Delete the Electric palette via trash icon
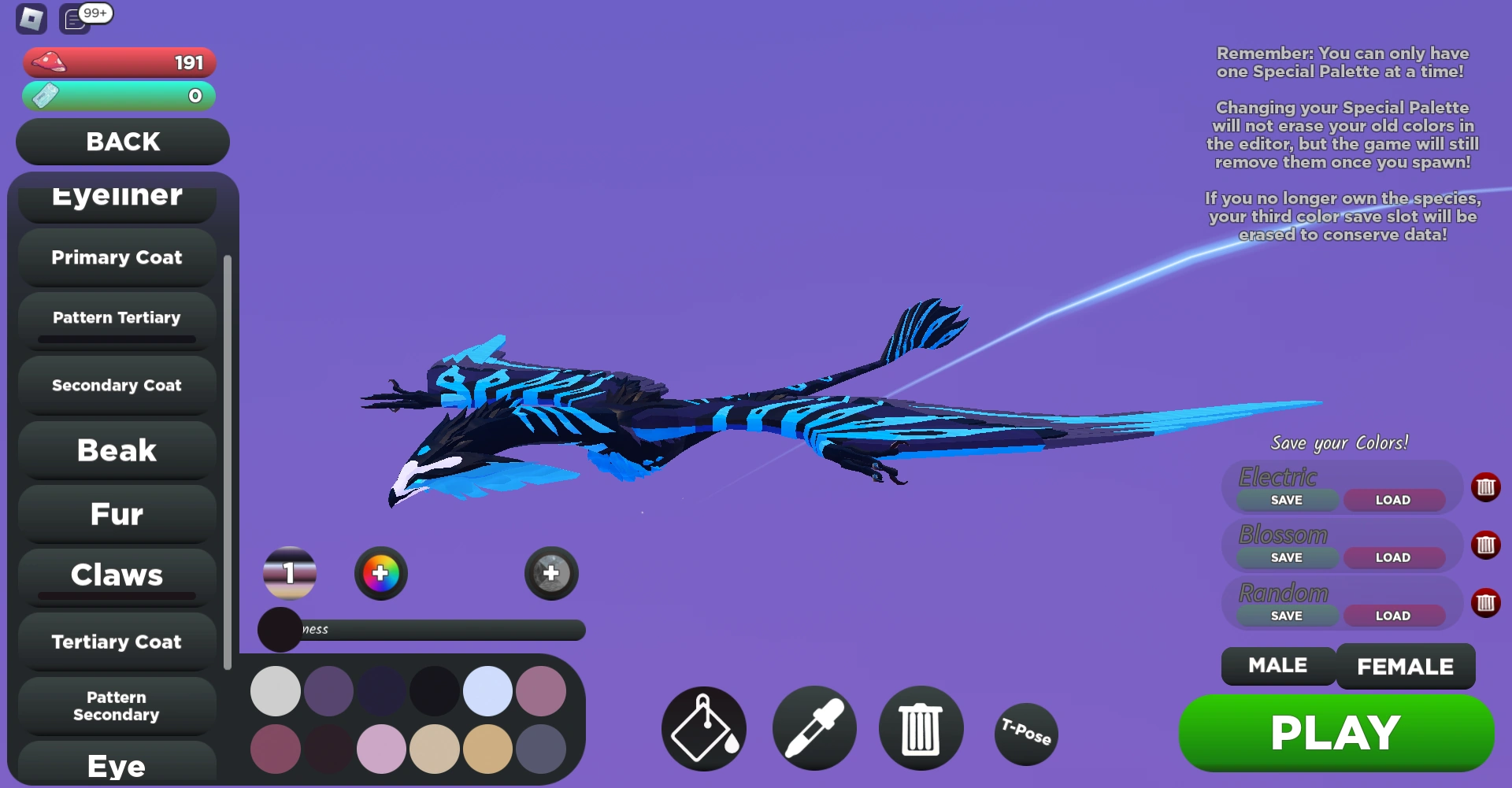The height and width of the screenshot is (788, 1512). pos(1486,487)
